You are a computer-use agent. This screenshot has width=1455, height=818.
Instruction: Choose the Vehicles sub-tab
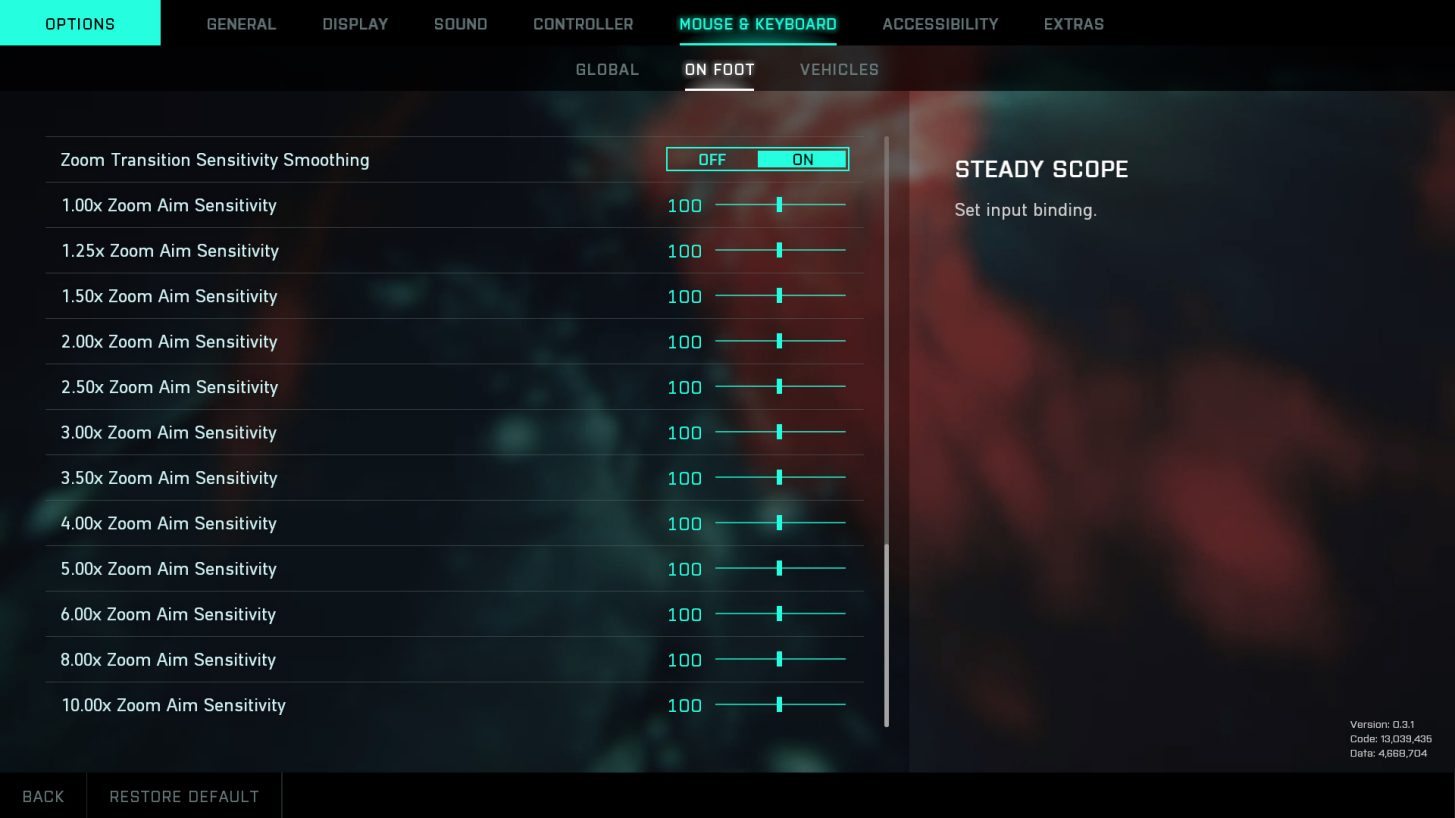pyautogui.click(x=839, y=70)
